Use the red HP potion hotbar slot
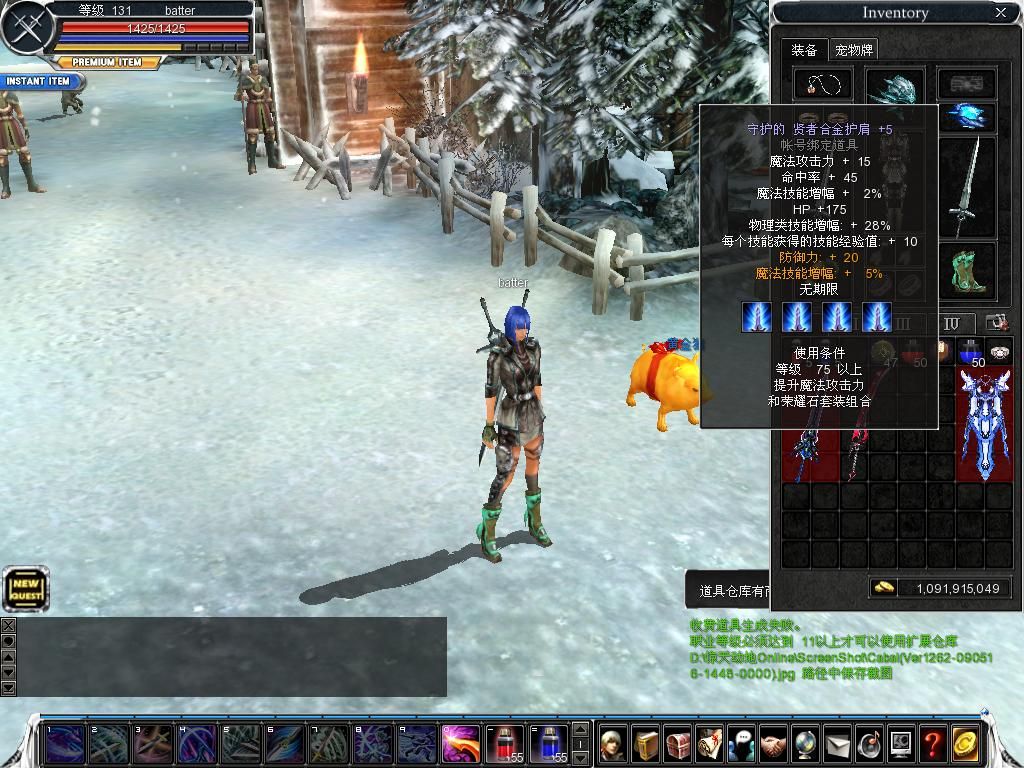This screenshot has width=1024, height=768. 504,743
